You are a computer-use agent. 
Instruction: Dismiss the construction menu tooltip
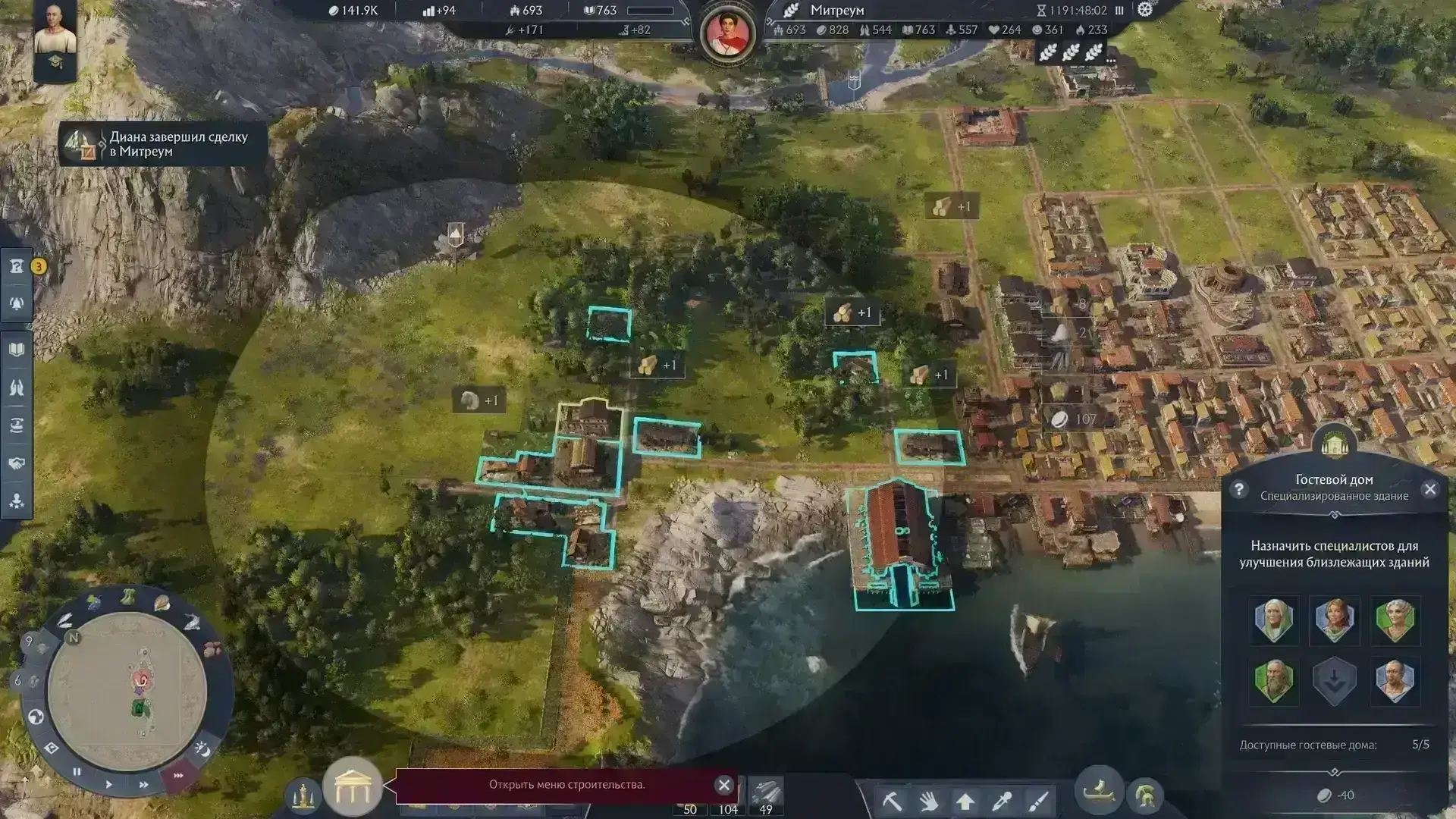[723, 785]
